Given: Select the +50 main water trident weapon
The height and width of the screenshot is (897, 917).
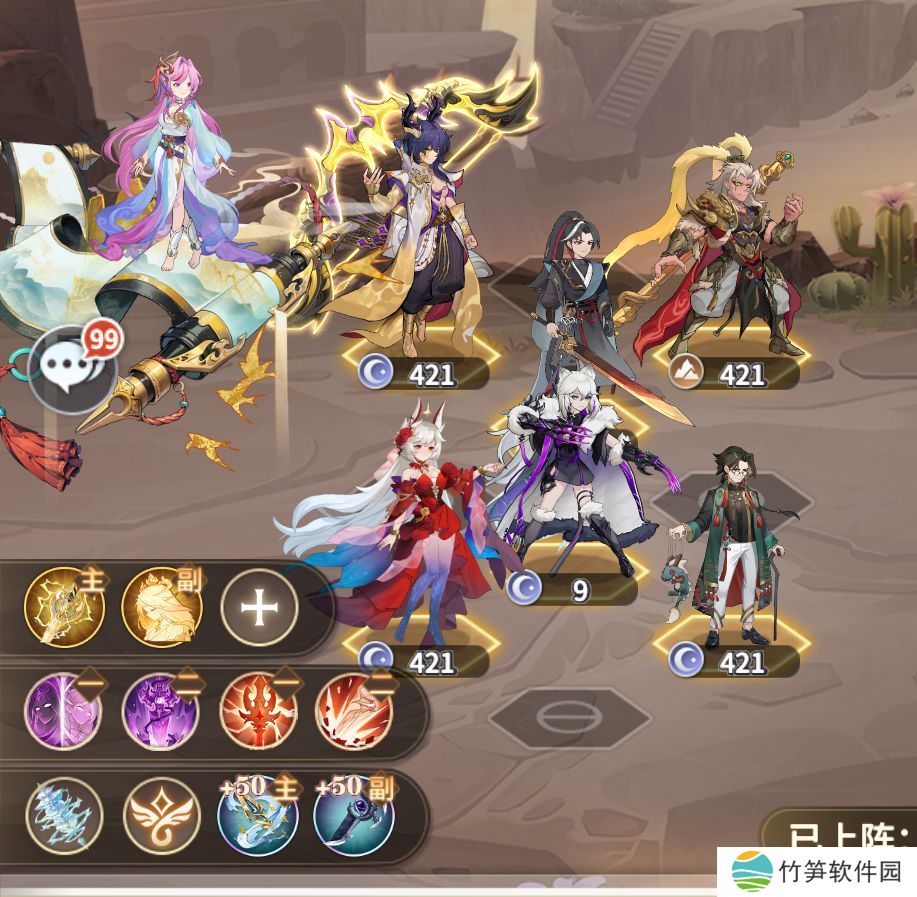Looking at the screenshot, I should pyautogui.click(x=258, y=815).
